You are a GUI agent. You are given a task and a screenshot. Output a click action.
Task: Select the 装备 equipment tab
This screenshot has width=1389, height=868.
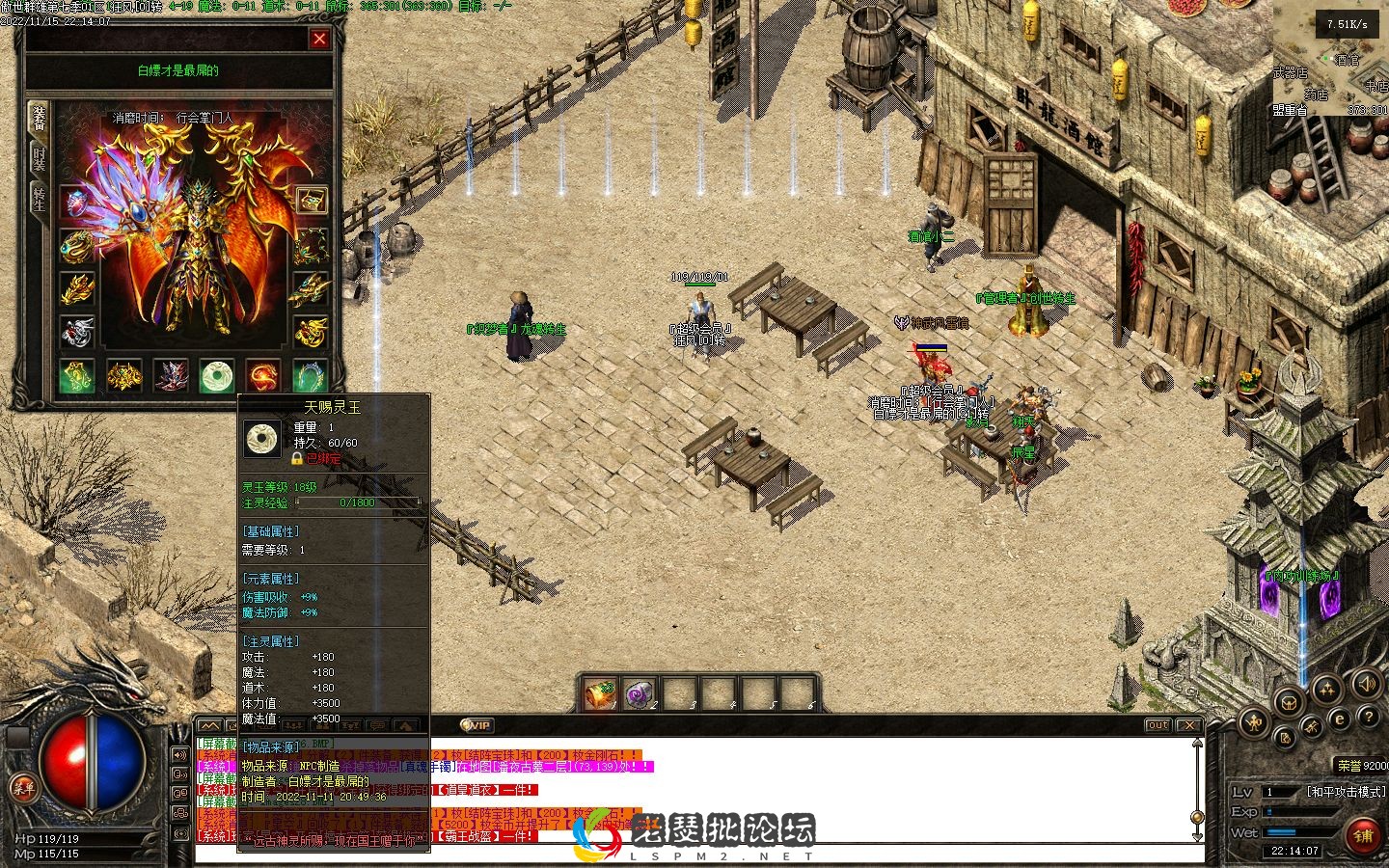(x=39, y=118)
